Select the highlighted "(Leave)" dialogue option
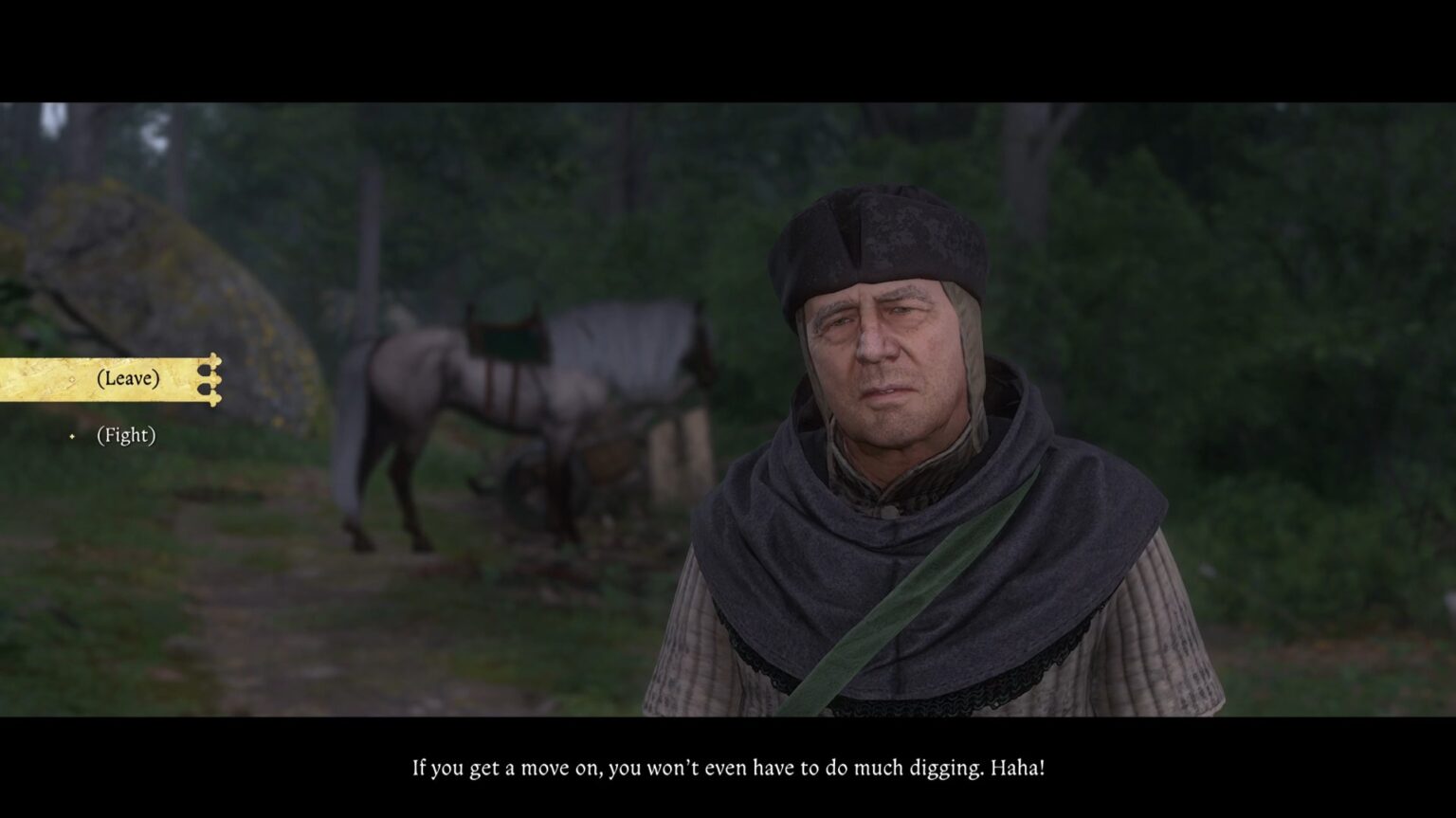Screen dimensions: 1456x818 (x=128, y=378)
